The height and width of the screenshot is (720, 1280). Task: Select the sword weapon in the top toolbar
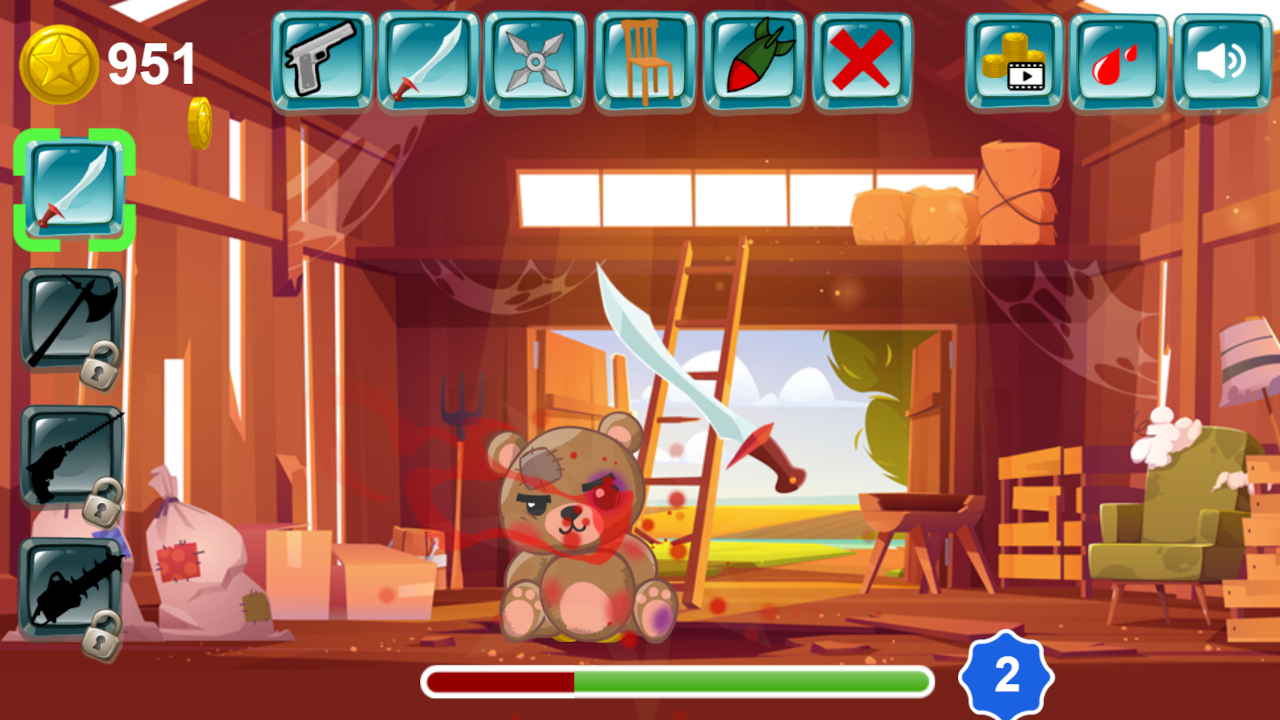click(428, 58)
